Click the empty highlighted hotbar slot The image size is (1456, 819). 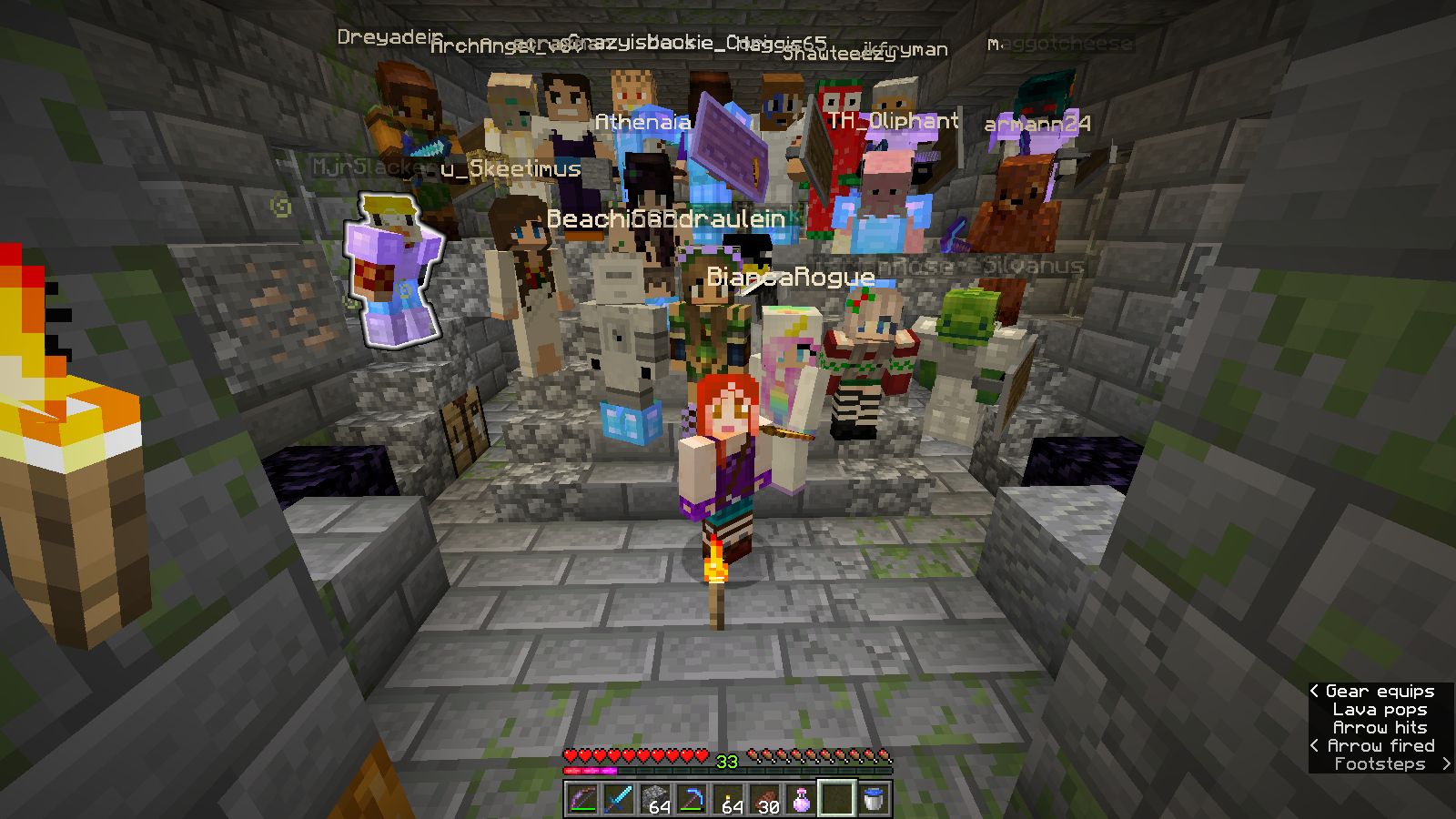[x=837, y=799]
